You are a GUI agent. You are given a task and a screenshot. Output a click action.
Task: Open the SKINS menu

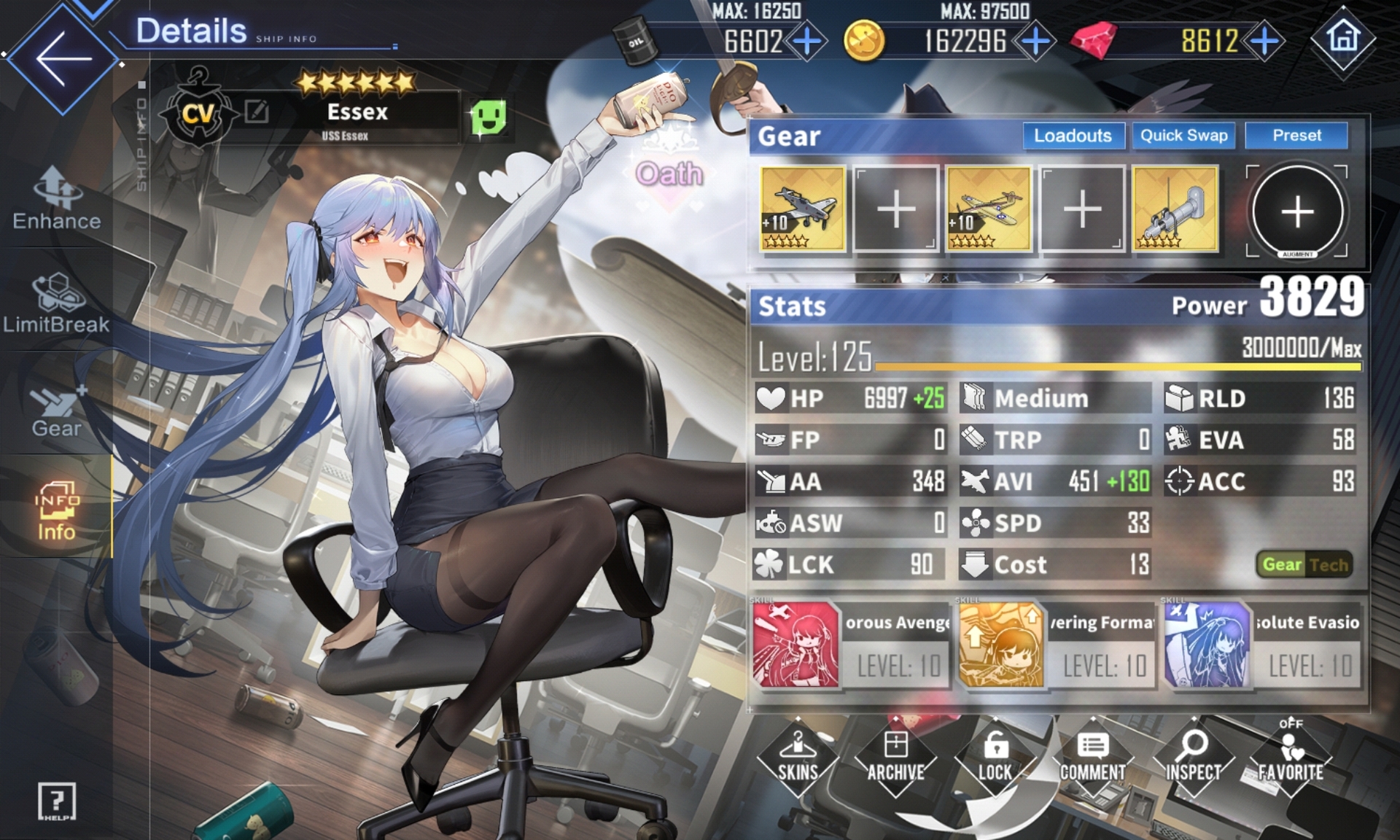(798, 759)
